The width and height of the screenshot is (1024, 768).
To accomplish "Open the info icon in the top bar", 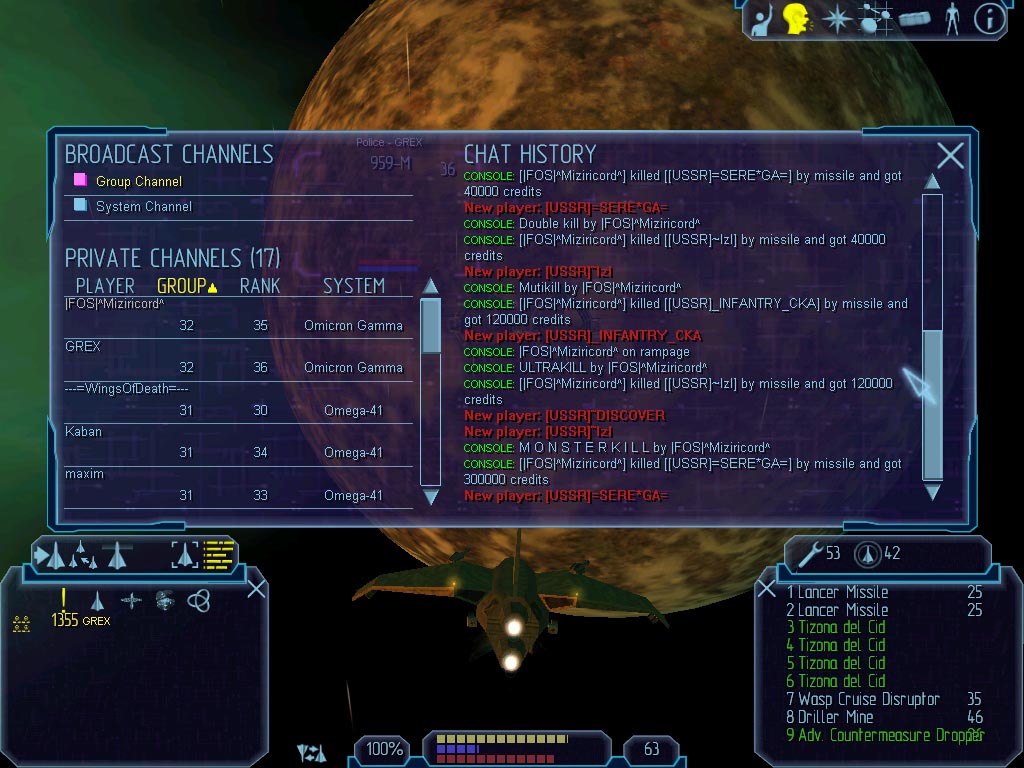I will coord(989,19).
